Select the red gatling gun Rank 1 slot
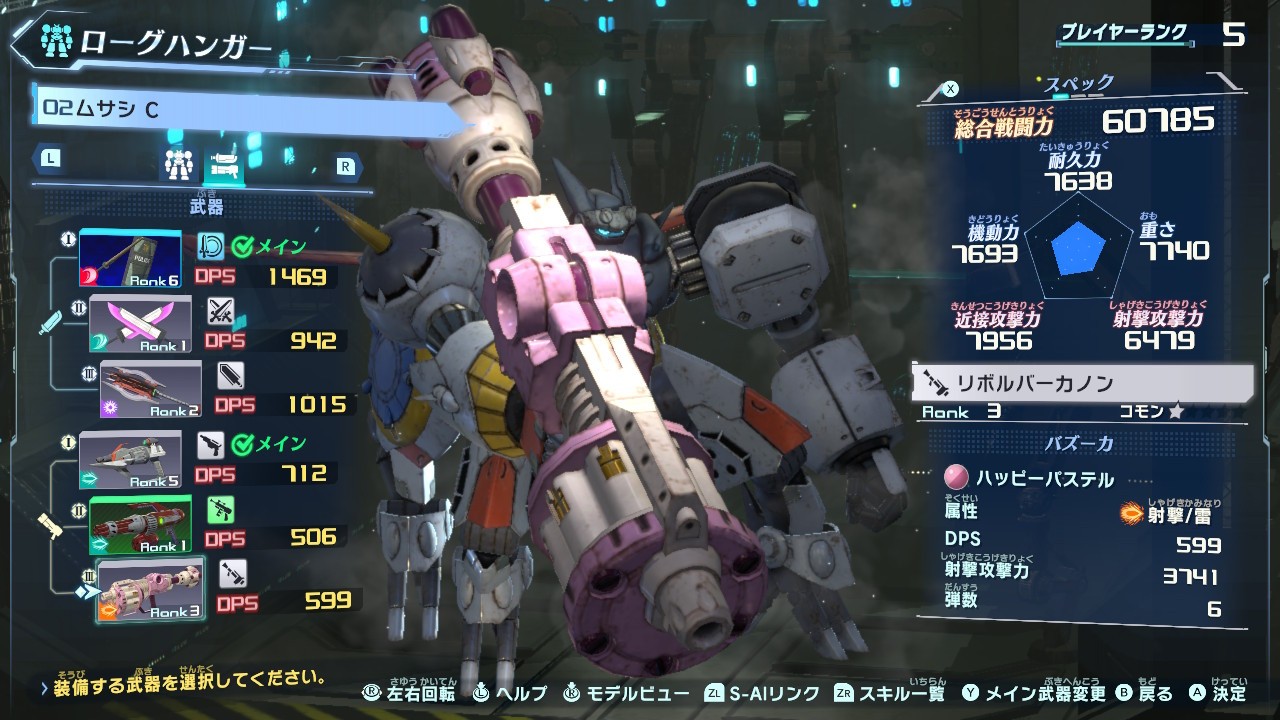 (x=140, y=525)
